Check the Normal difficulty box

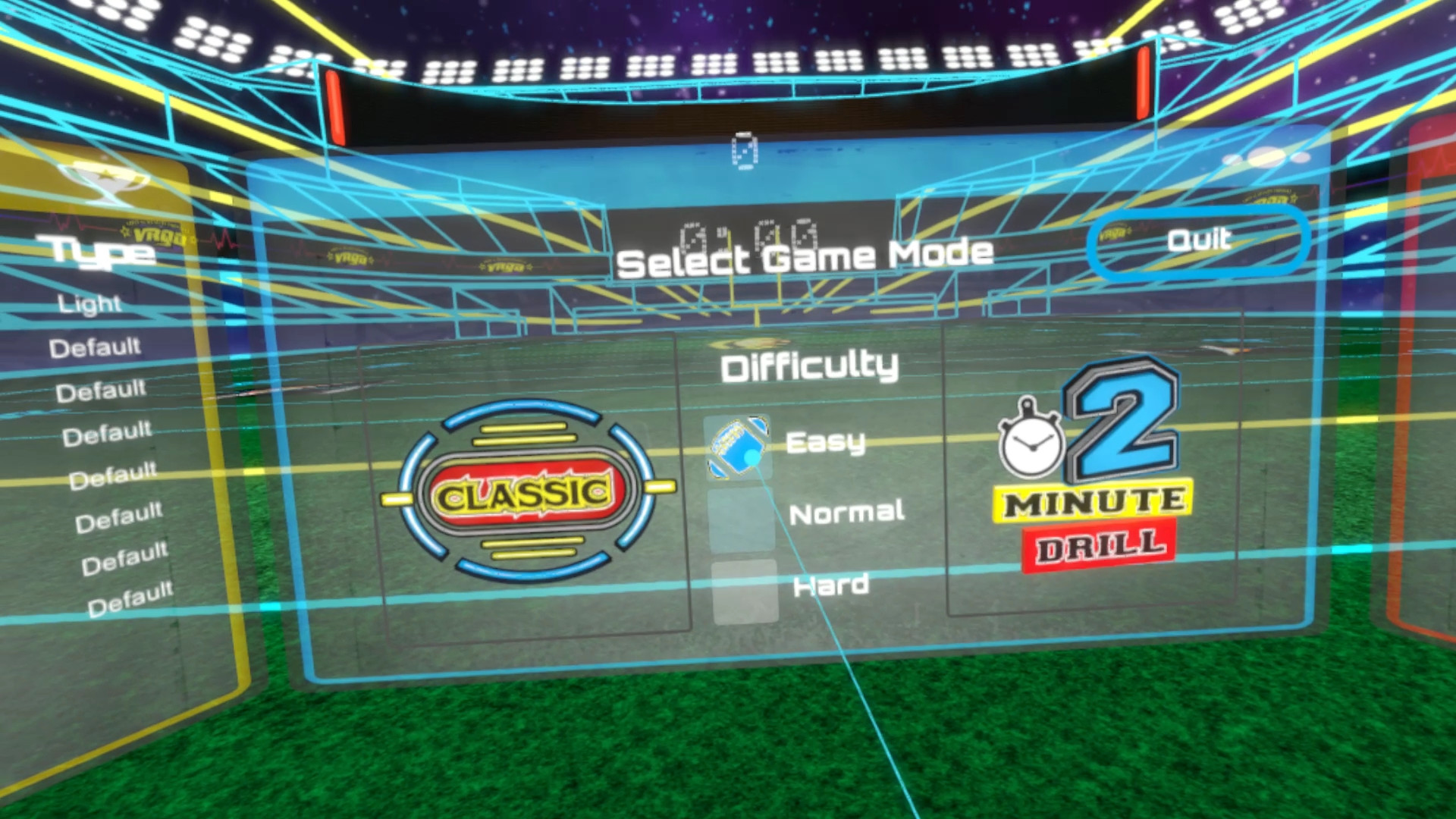point(742,521)
